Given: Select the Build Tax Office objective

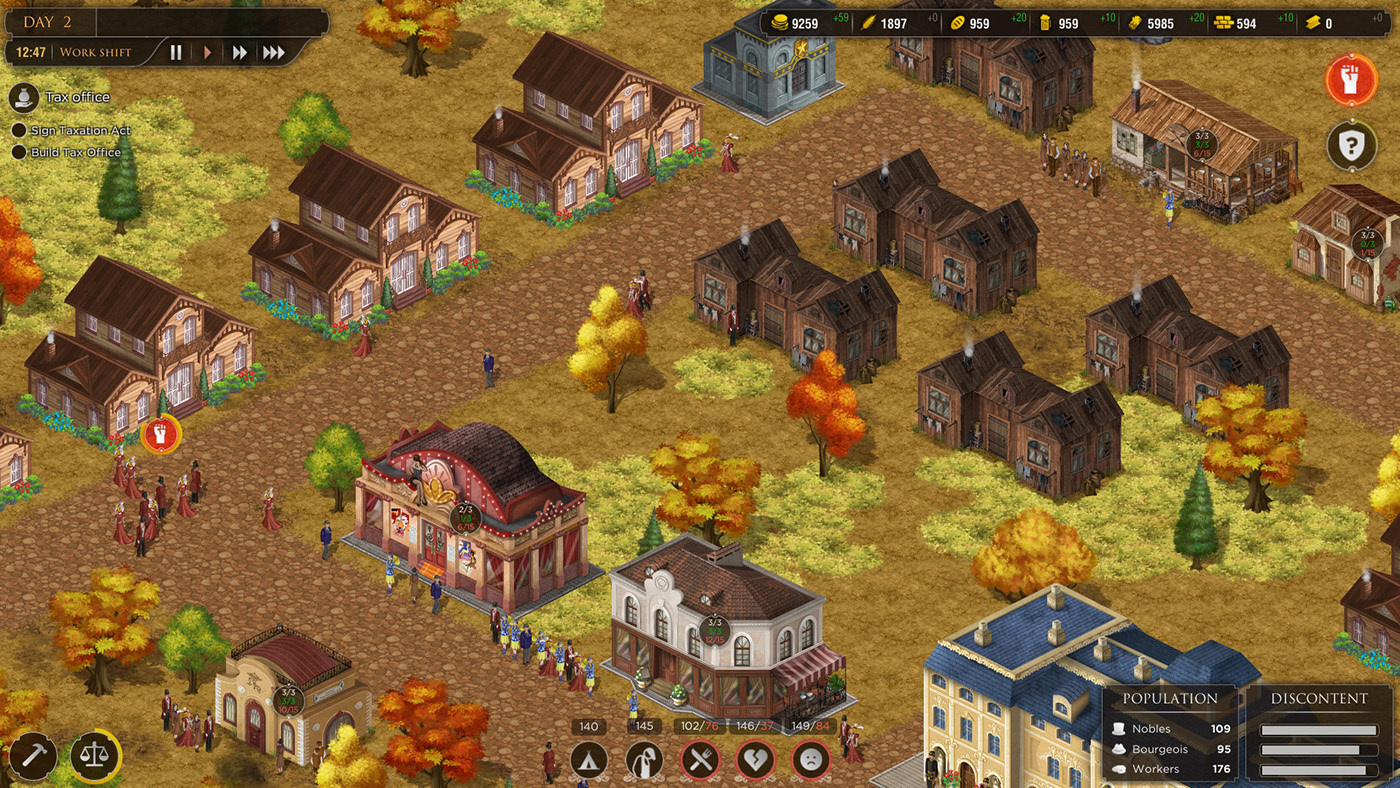Looking at the screenshot, I should 75,153.
